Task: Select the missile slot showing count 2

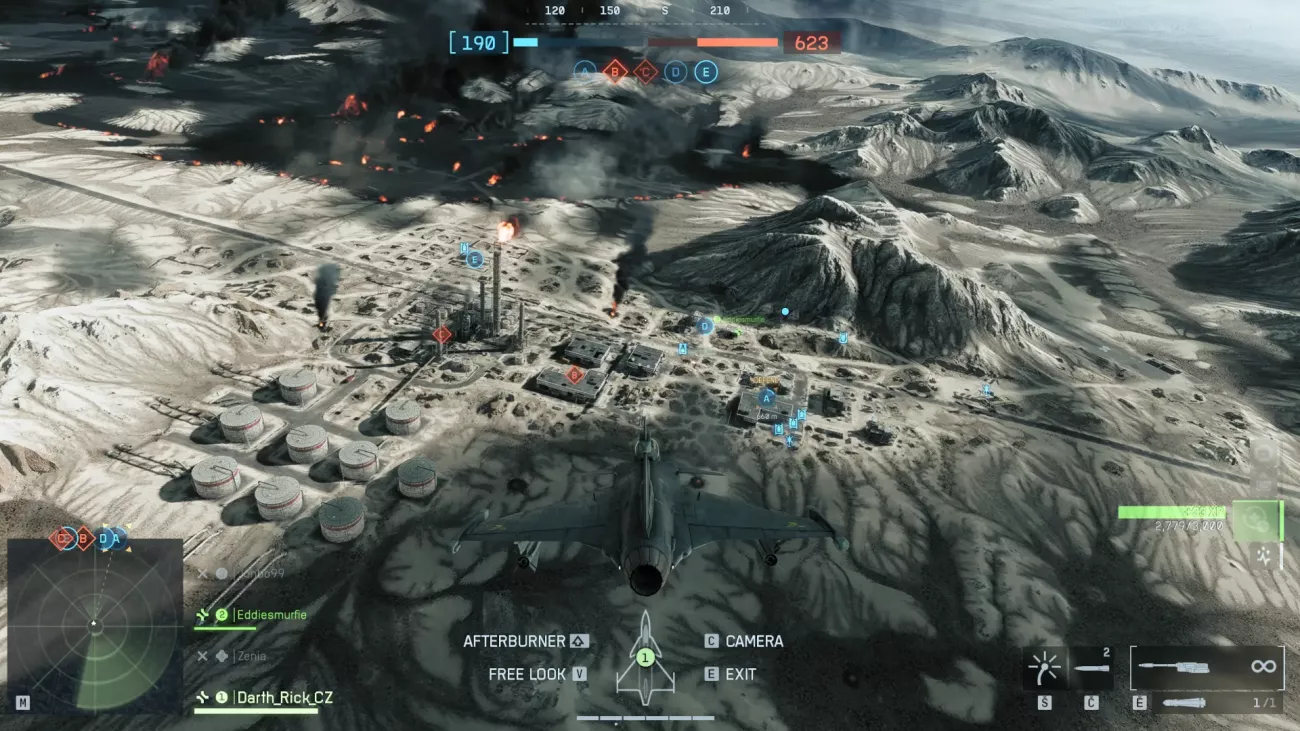Action: pos(1091,667)
